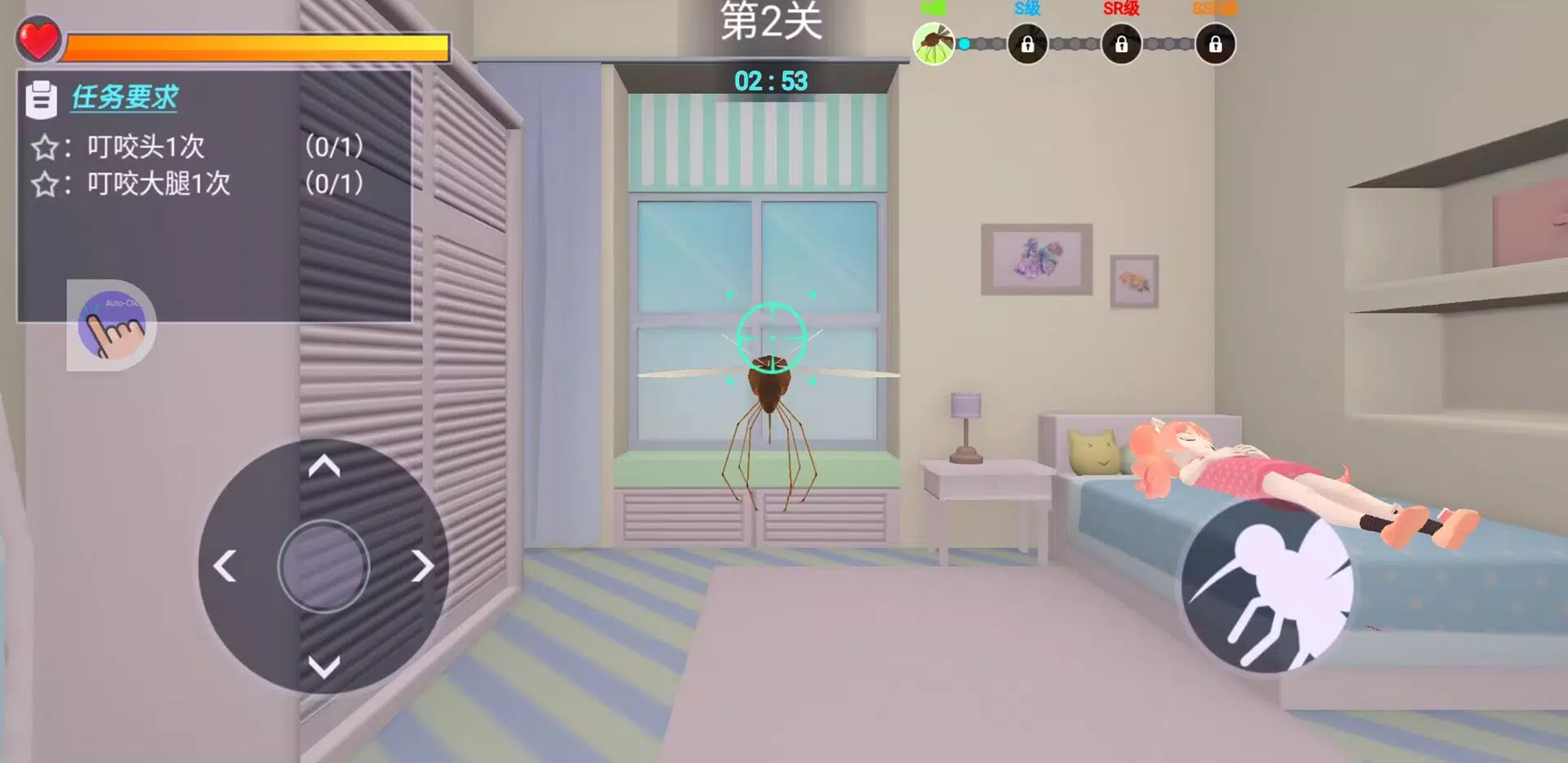Tap the locked SSR级 rank icon
Image resolution: width=1568 pixels, height=763 pixels.
(x=1214, y=45)
